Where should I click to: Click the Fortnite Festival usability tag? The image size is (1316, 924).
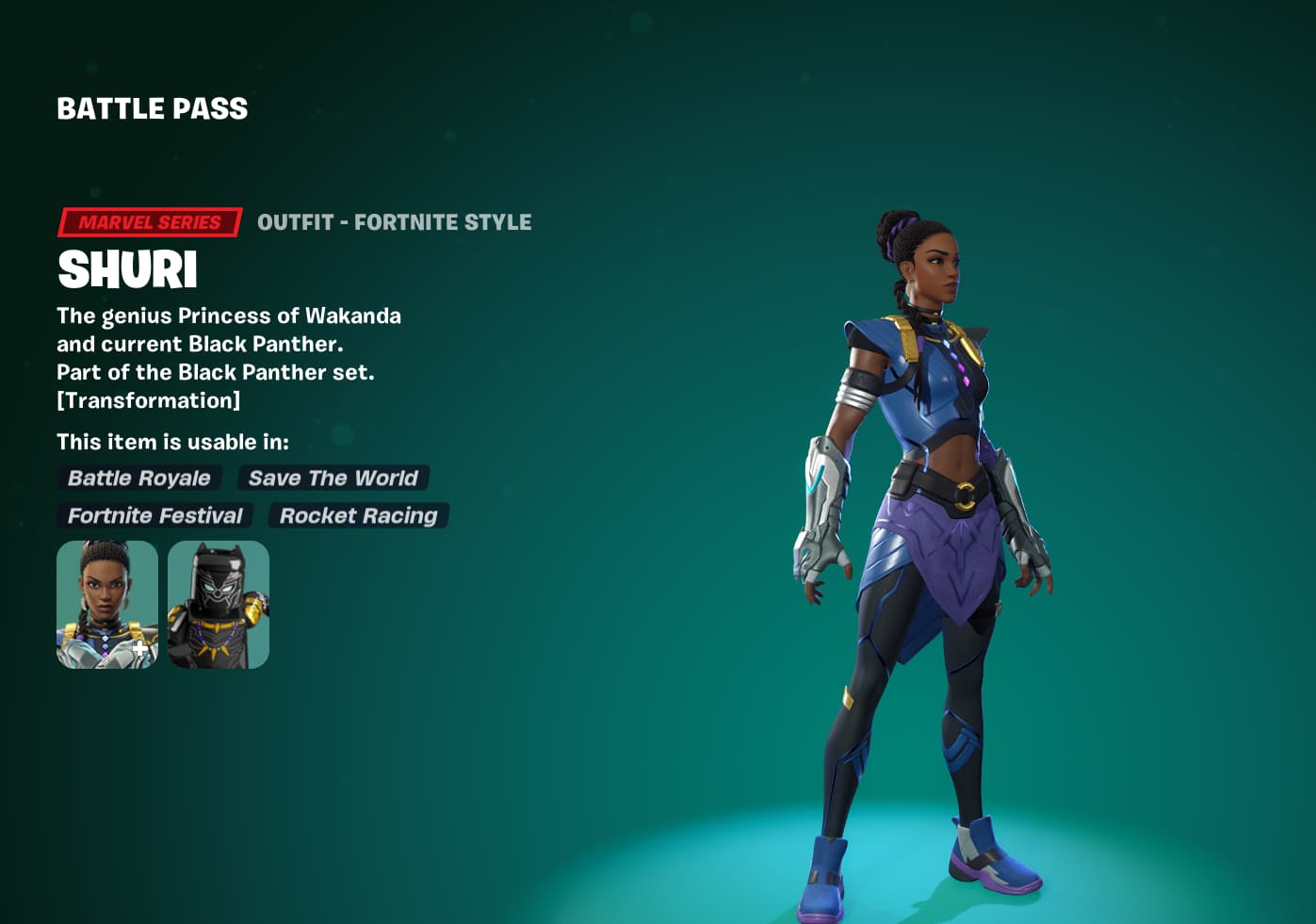(154, 515)
